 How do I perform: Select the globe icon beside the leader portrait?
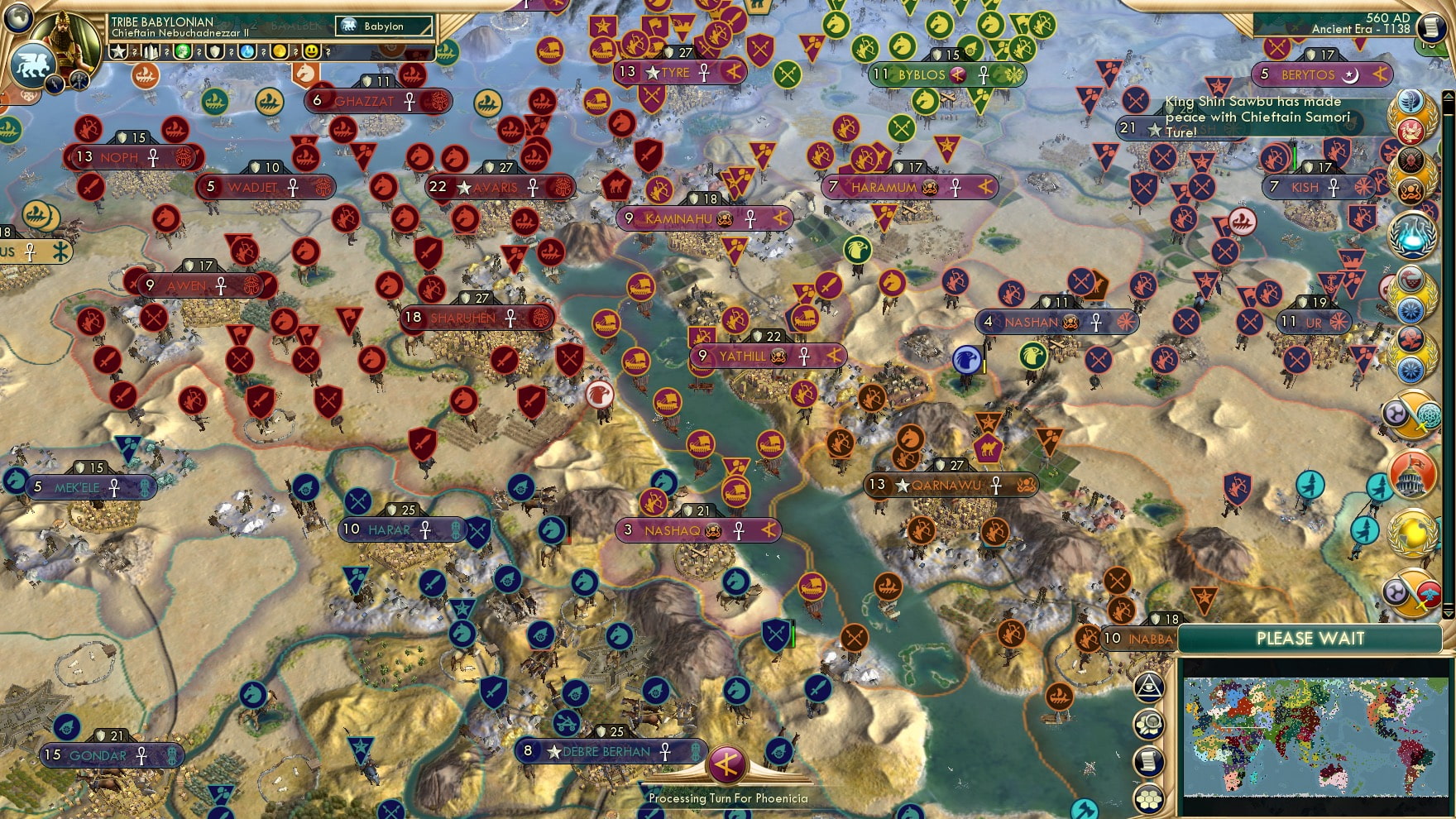[18, 17]
